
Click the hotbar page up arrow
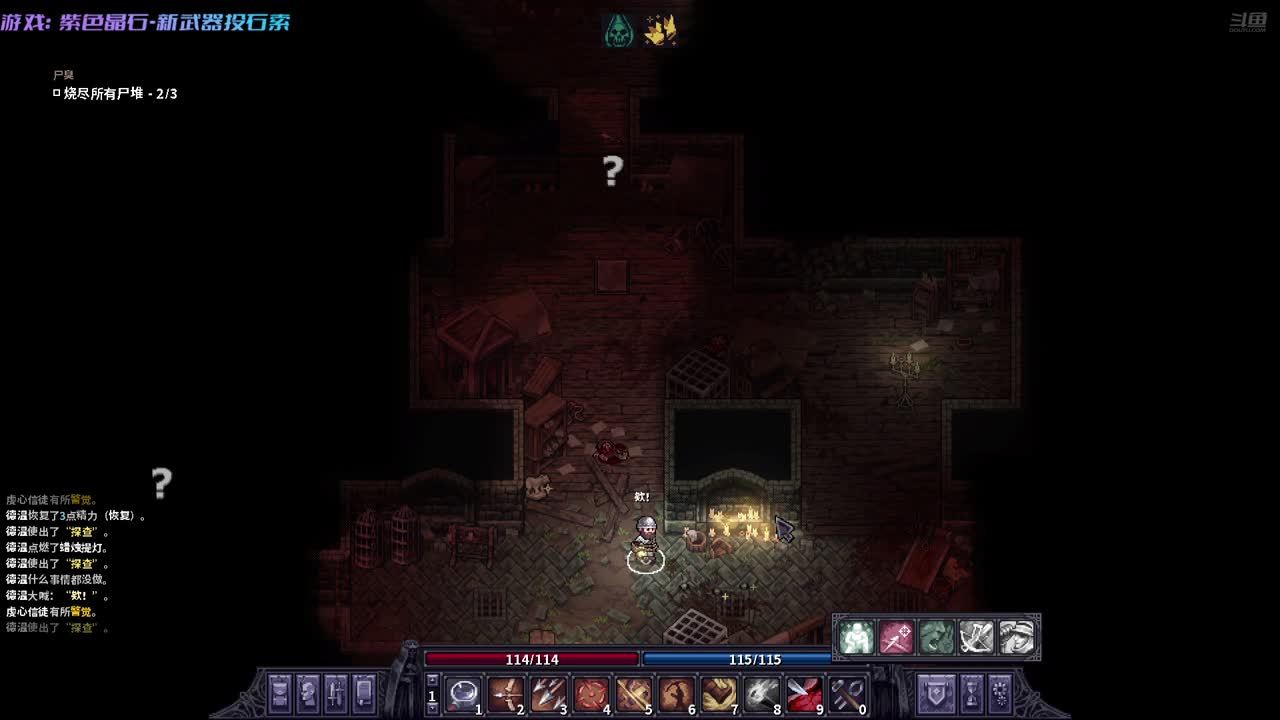pyautogui.click(x=432, y=680)
